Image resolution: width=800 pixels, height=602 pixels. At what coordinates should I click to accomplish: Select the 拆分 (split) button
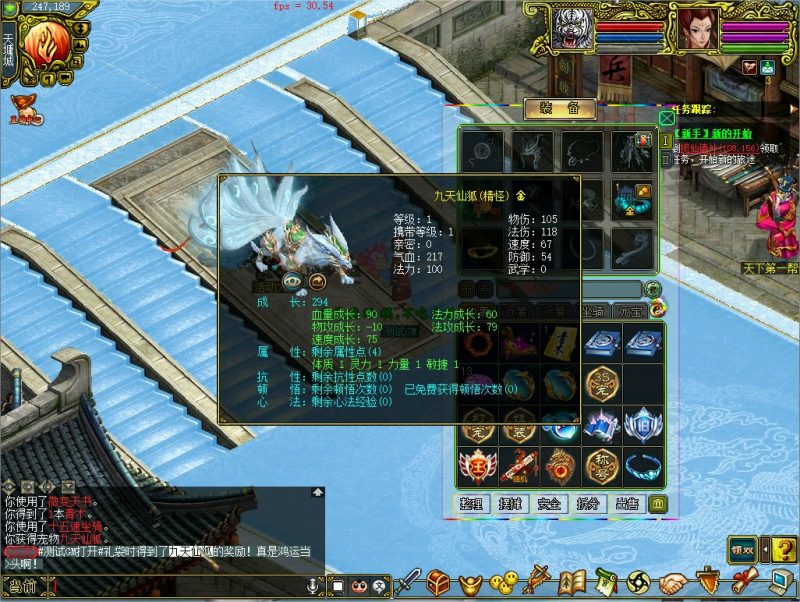click(x=588, y=503)
